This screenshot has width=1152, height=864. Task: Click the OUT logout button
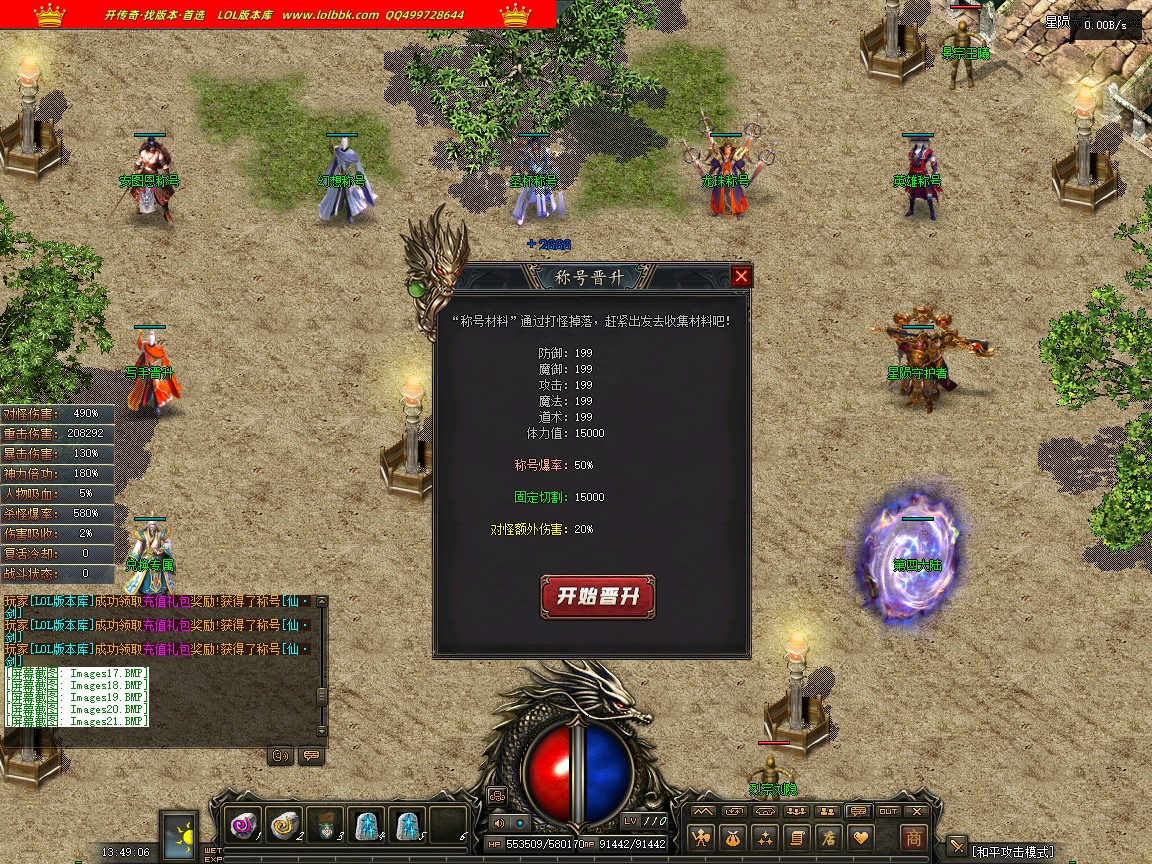point(888,811)
